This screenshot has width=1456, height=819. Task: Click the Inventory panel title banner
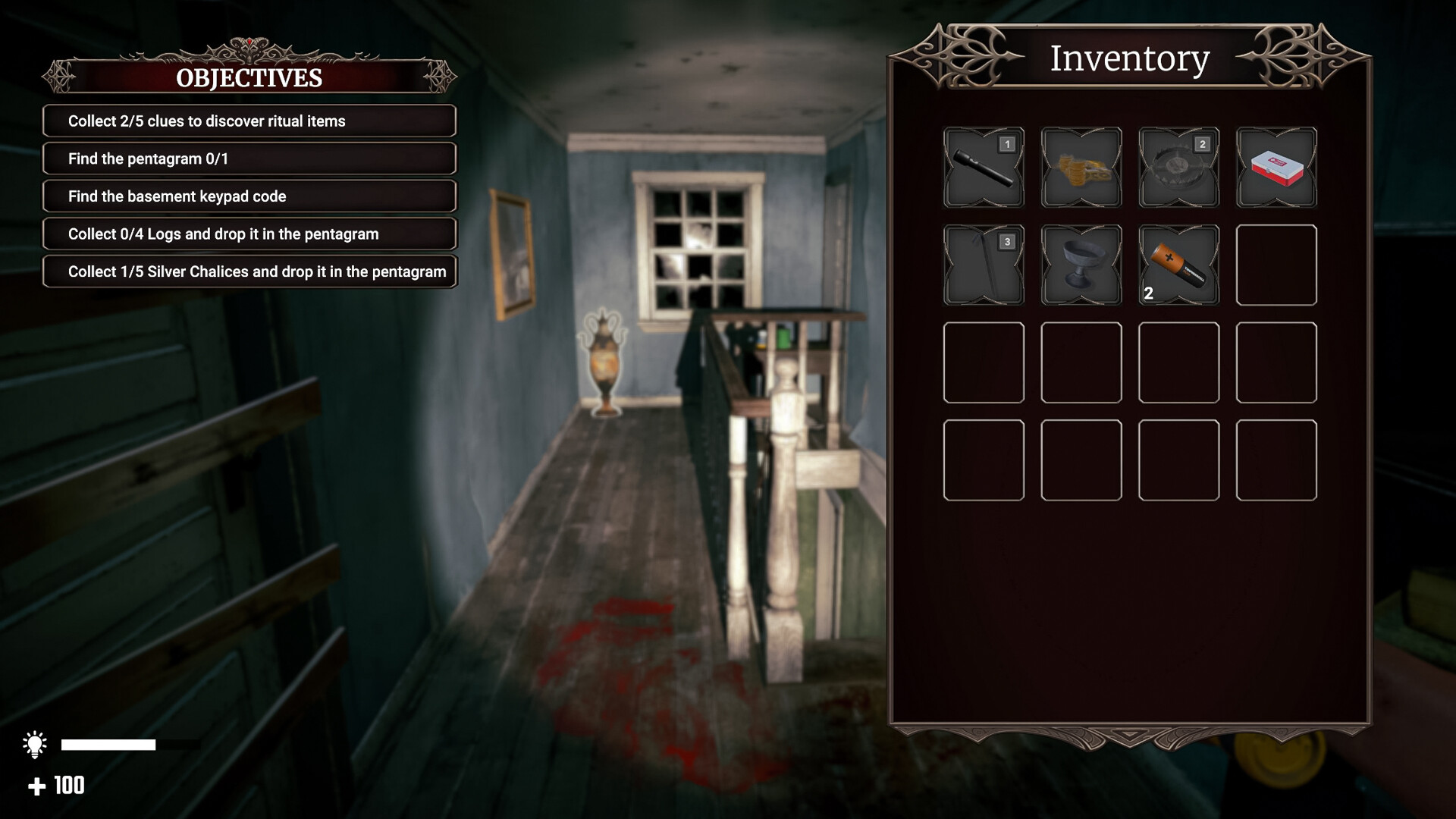click(1129, 58)
